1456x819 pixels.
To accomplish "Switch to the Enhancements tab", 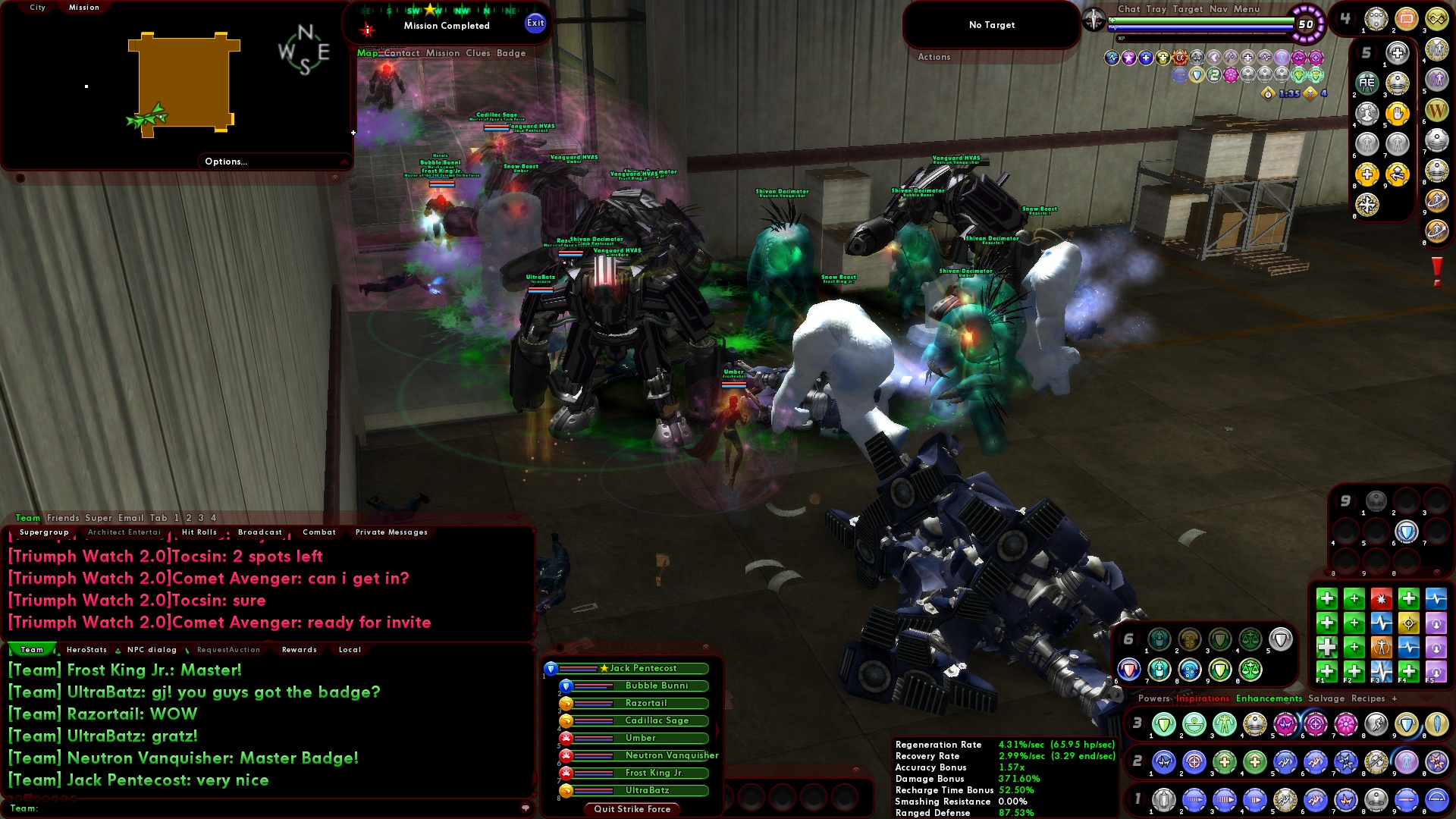I will 1271,698.
